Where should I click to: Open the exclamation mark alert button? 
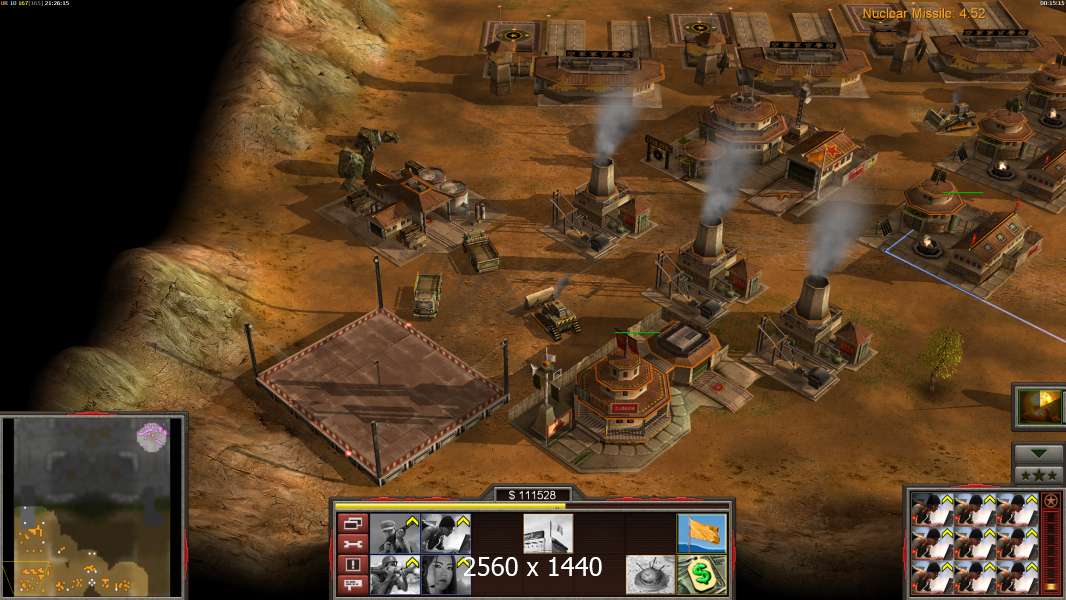(352, 565)
